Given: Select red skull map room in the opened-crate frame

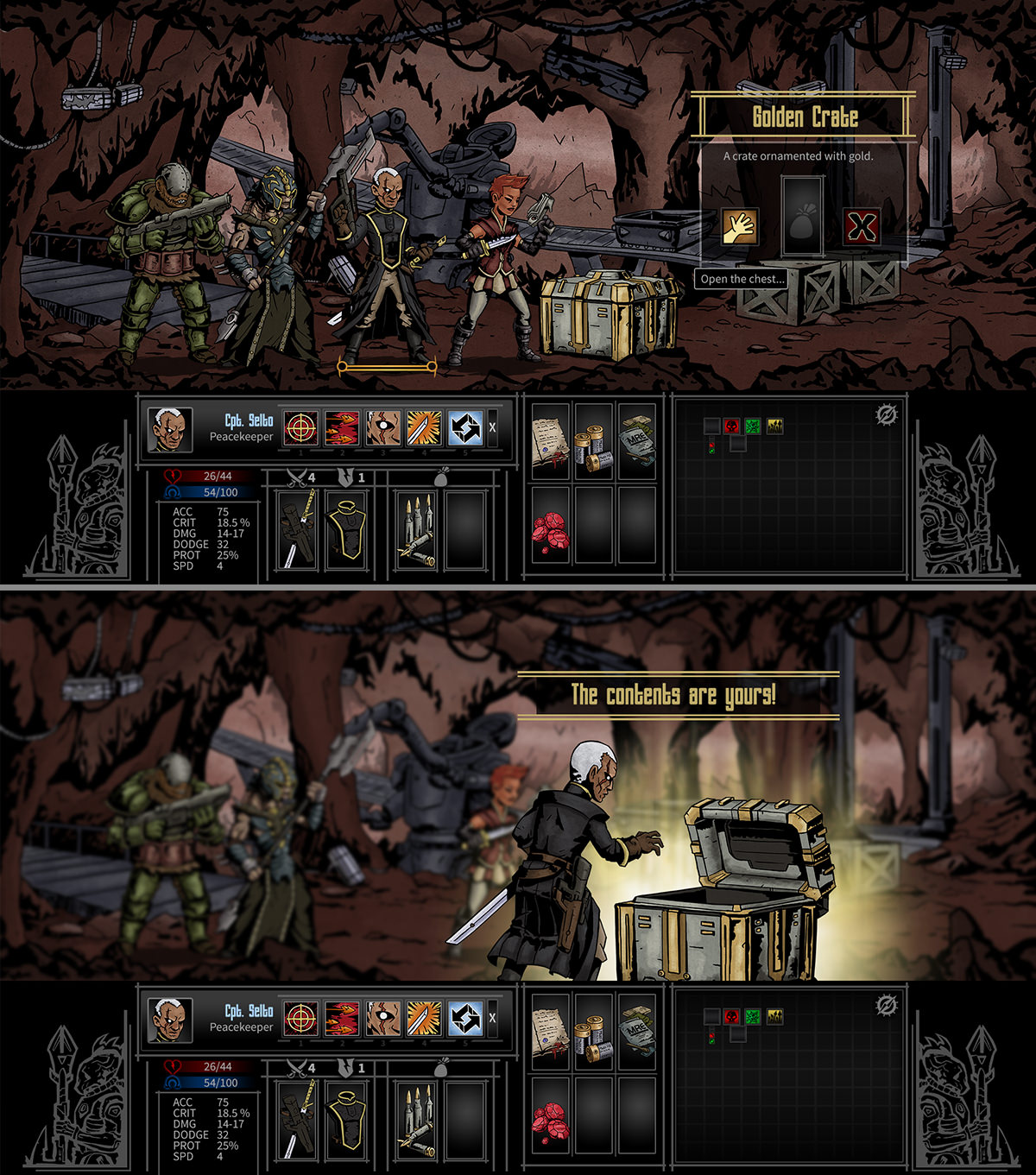Looking at the screenshot, I should click(x=732, y=1016).
